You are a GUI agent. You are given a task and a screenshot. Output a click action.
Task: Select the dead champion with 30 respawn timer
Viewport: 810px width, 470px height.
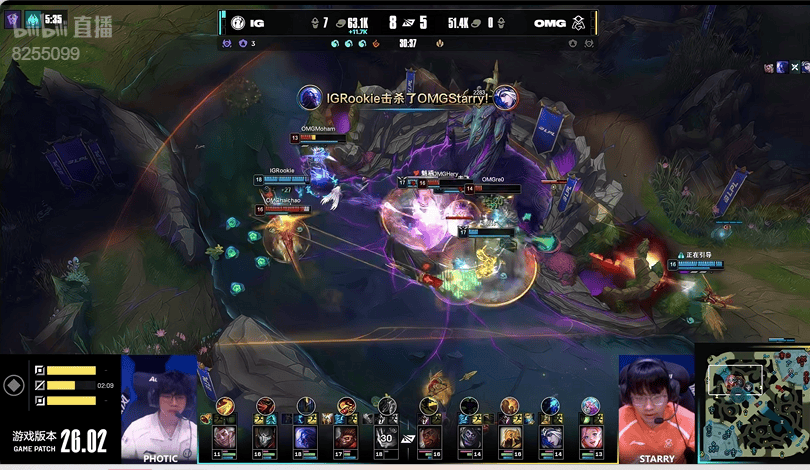[387, 437]
